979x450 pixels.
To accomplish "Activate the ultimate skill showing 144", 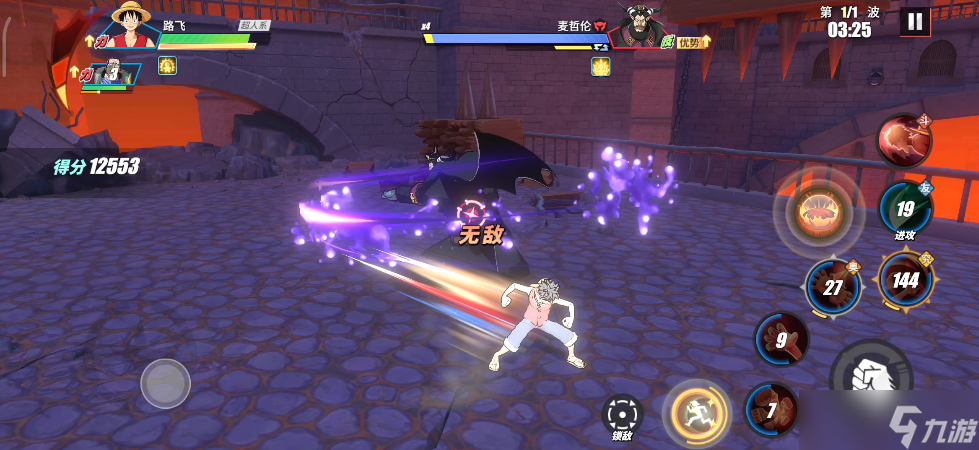I will 905,279.
